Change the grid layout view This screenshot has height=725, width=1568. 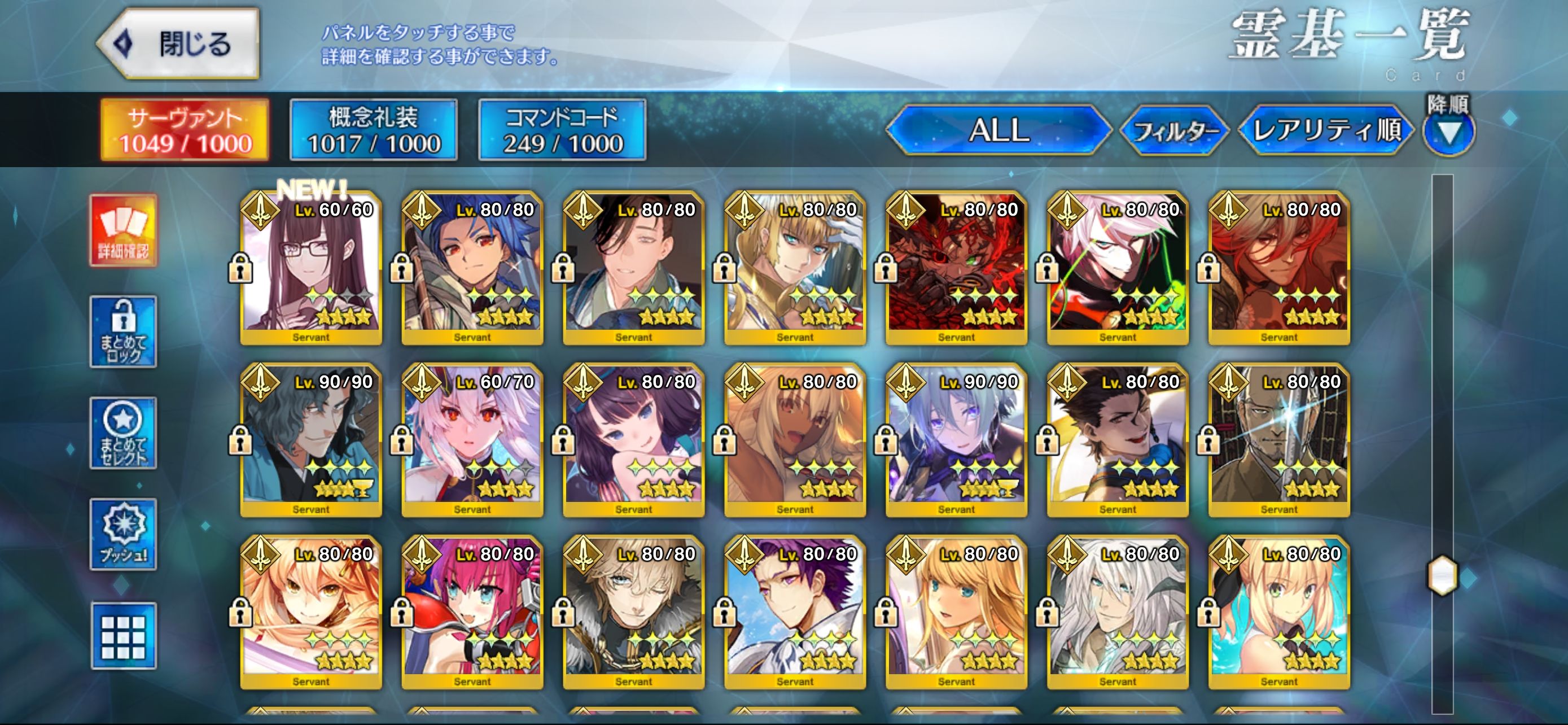point(124,636)
